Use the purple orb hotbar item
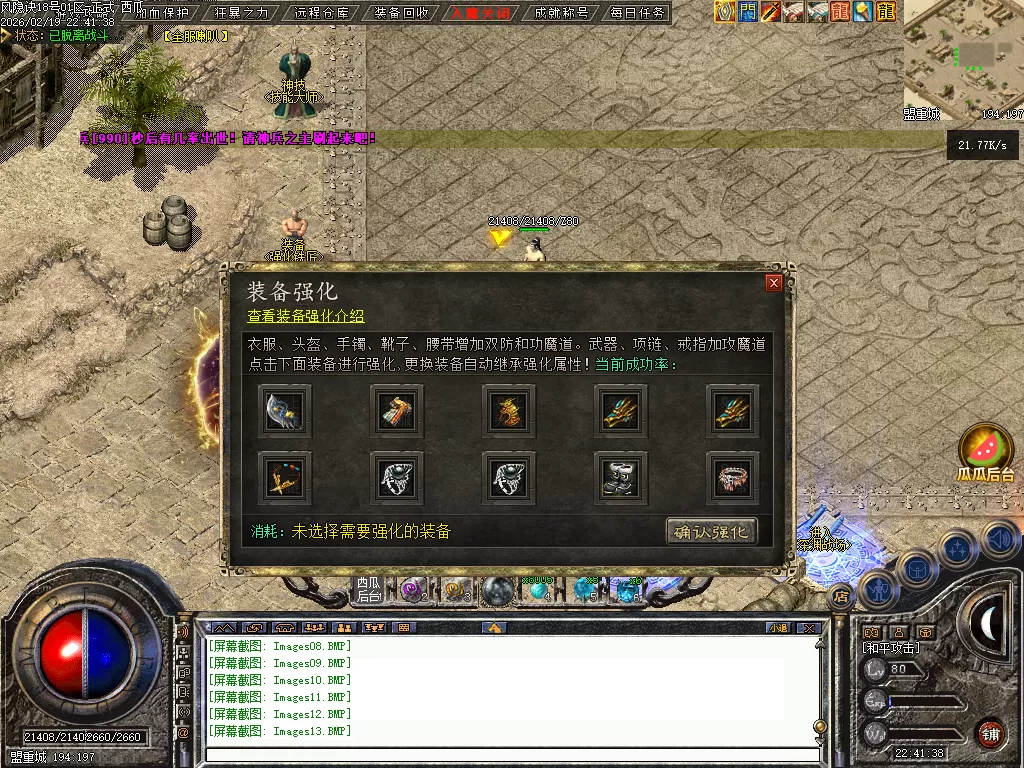Screen dimensions: 1024x768 412,591
